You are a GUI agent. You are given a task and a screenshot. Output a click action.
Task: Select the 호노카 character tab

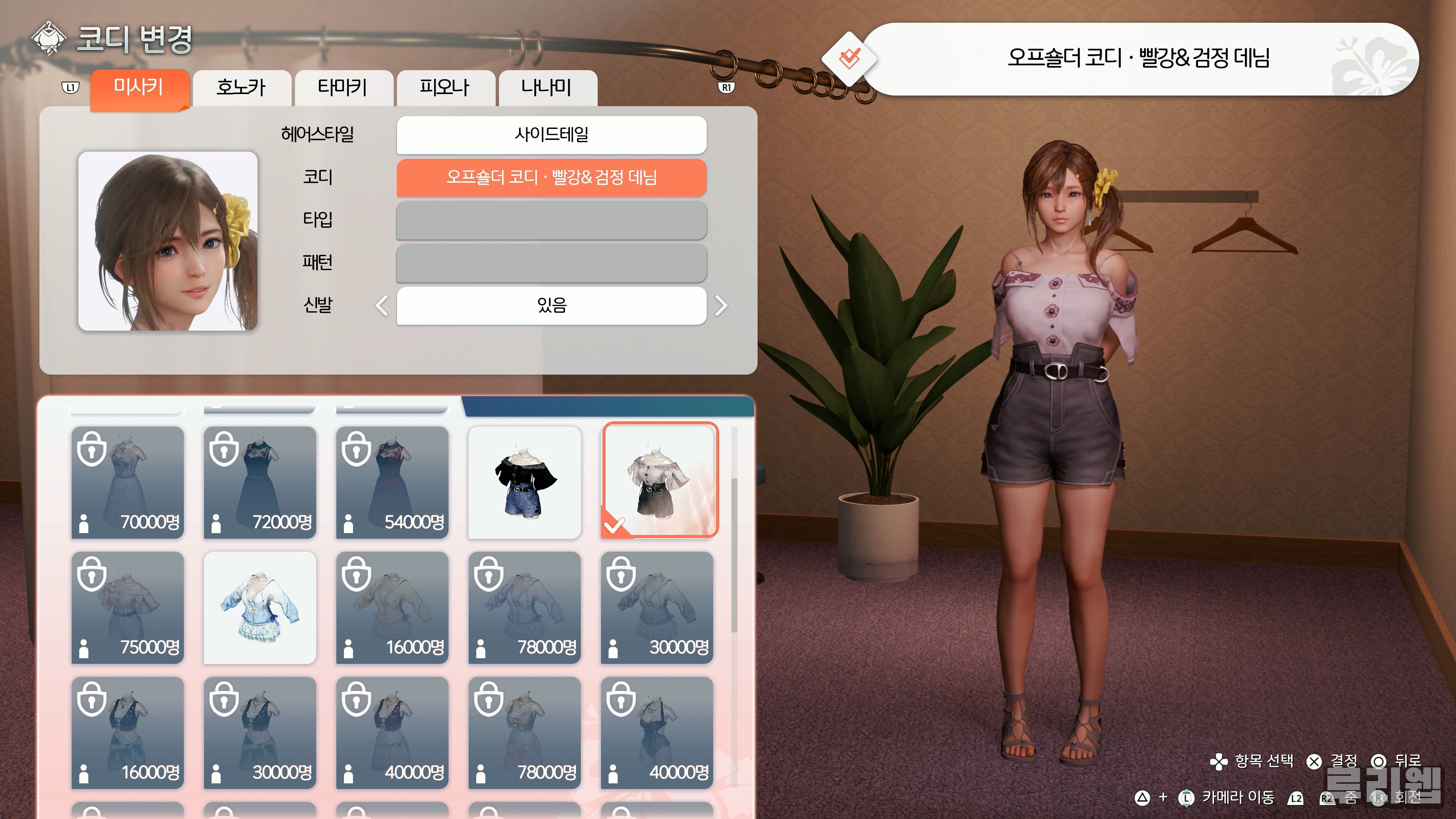tap(242, 88)
